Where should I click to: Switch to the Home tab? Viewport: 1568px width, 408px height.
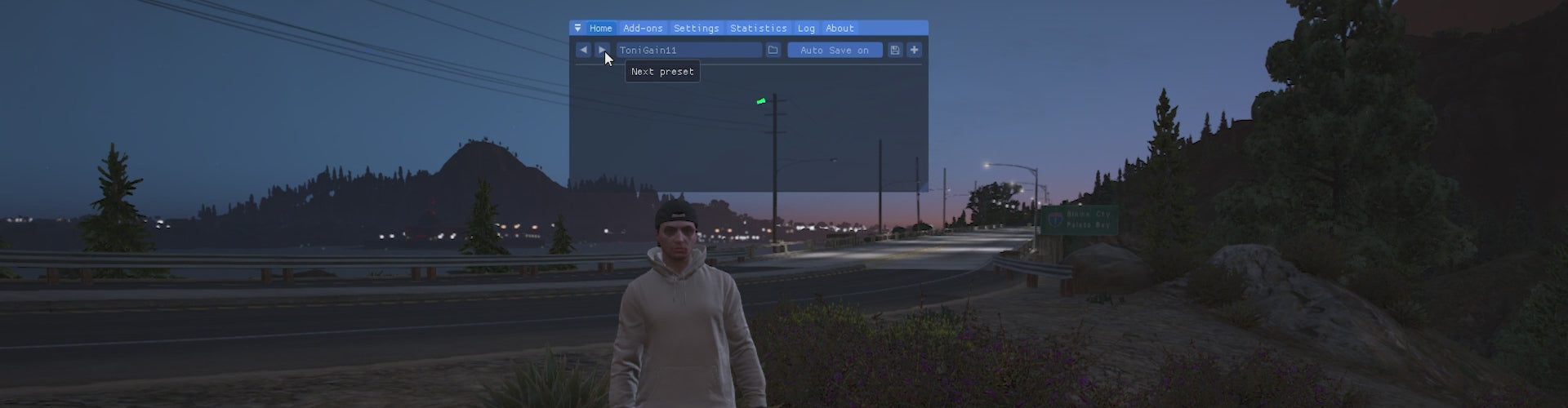click(x=600, y=29)
